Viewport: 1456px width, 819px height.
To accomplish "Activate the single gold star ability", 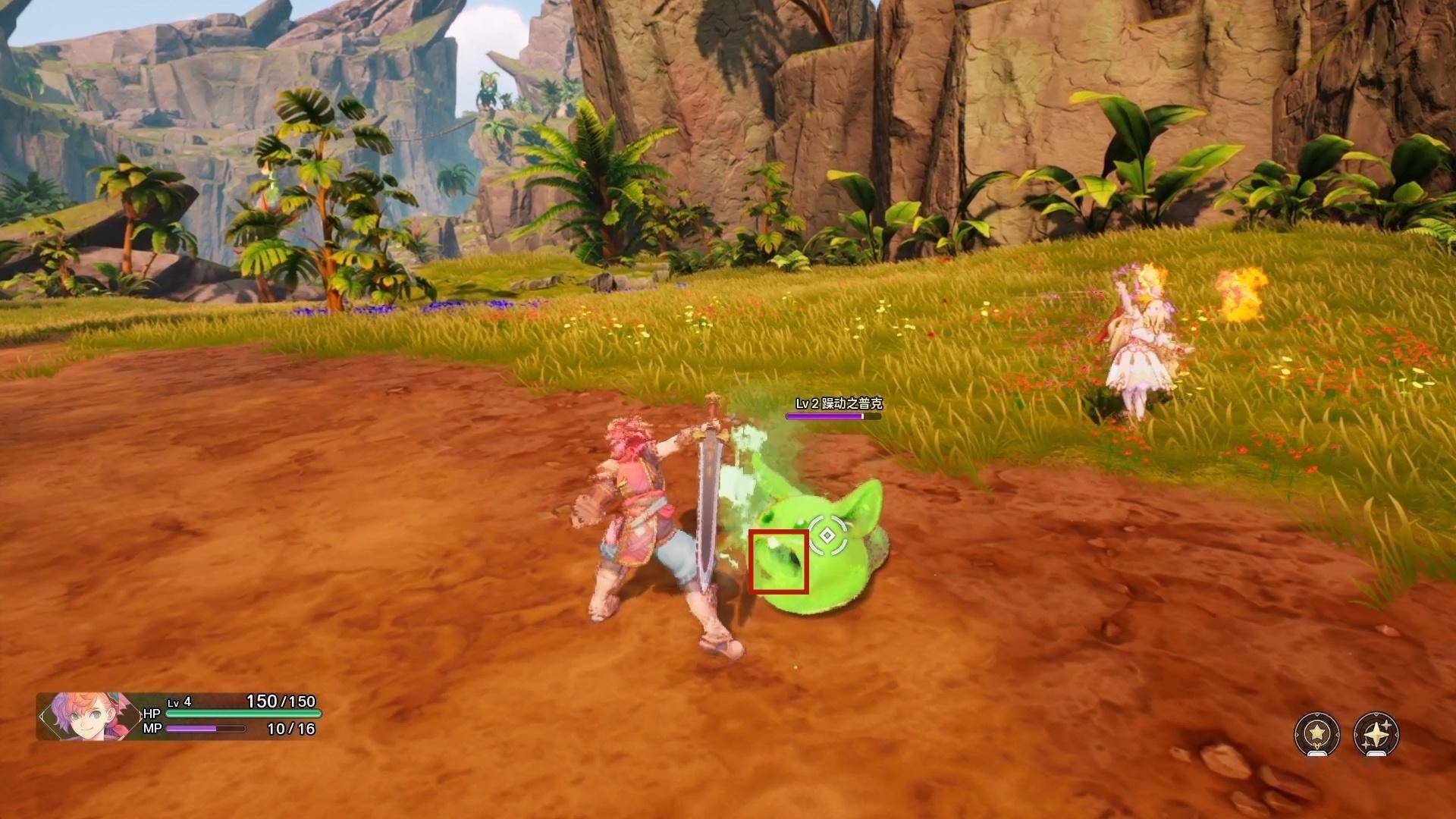I will 1316,733.
